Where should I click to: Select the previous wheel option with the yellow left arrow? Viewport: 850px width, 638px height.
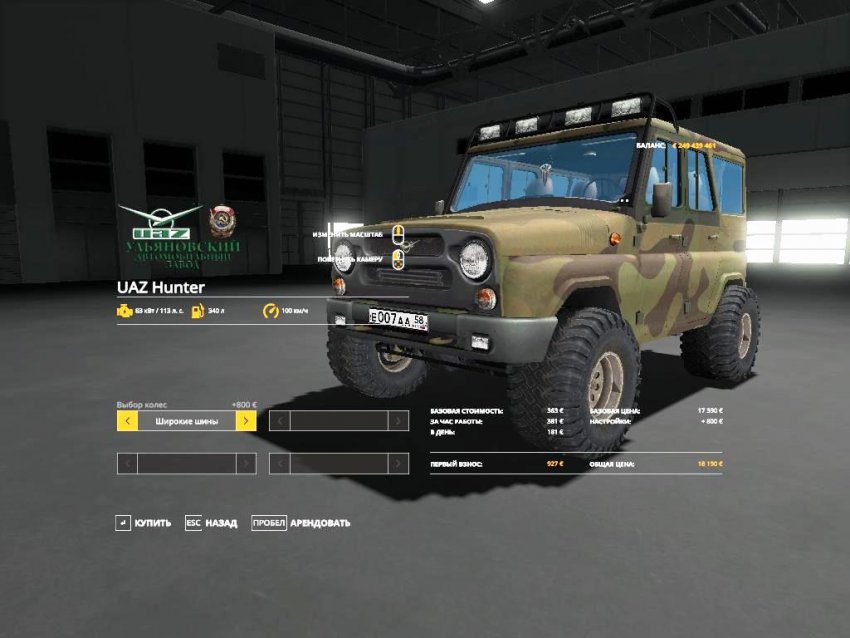(127, 421)
